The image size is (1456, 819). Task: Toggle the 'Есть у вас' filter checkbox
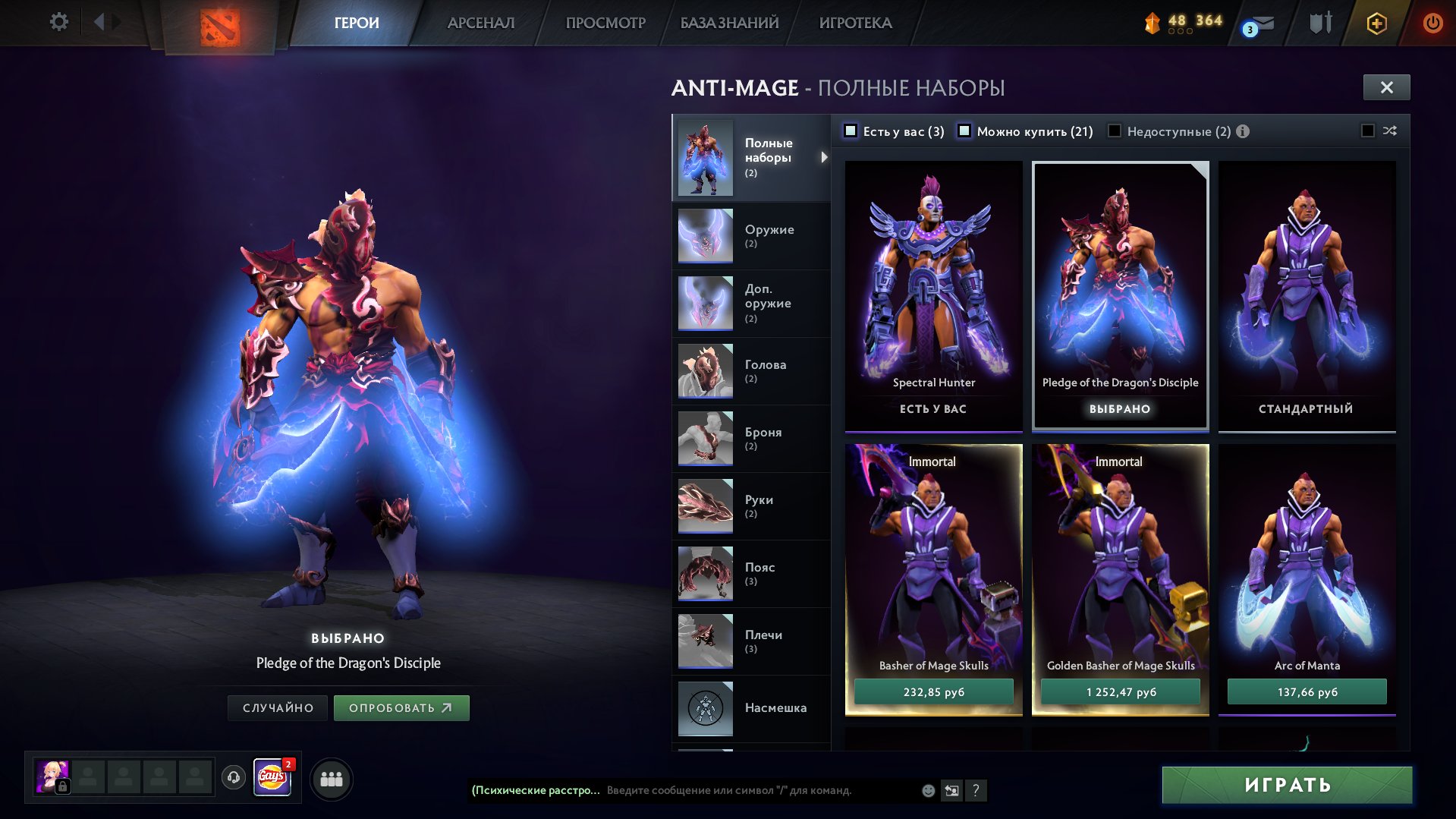pyautogui.click(x=851, y=131)
